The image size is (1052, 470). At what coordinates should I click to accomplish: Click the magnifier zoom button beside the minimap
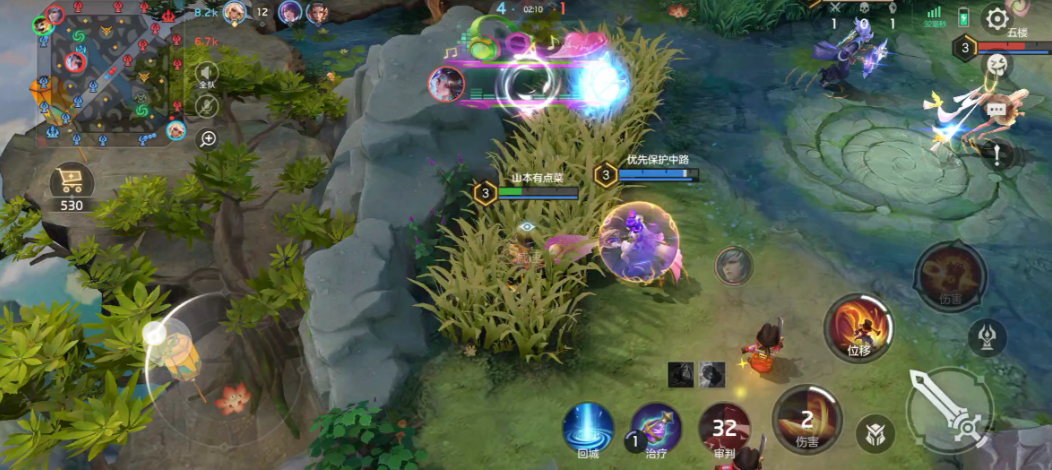pos(207,138)
